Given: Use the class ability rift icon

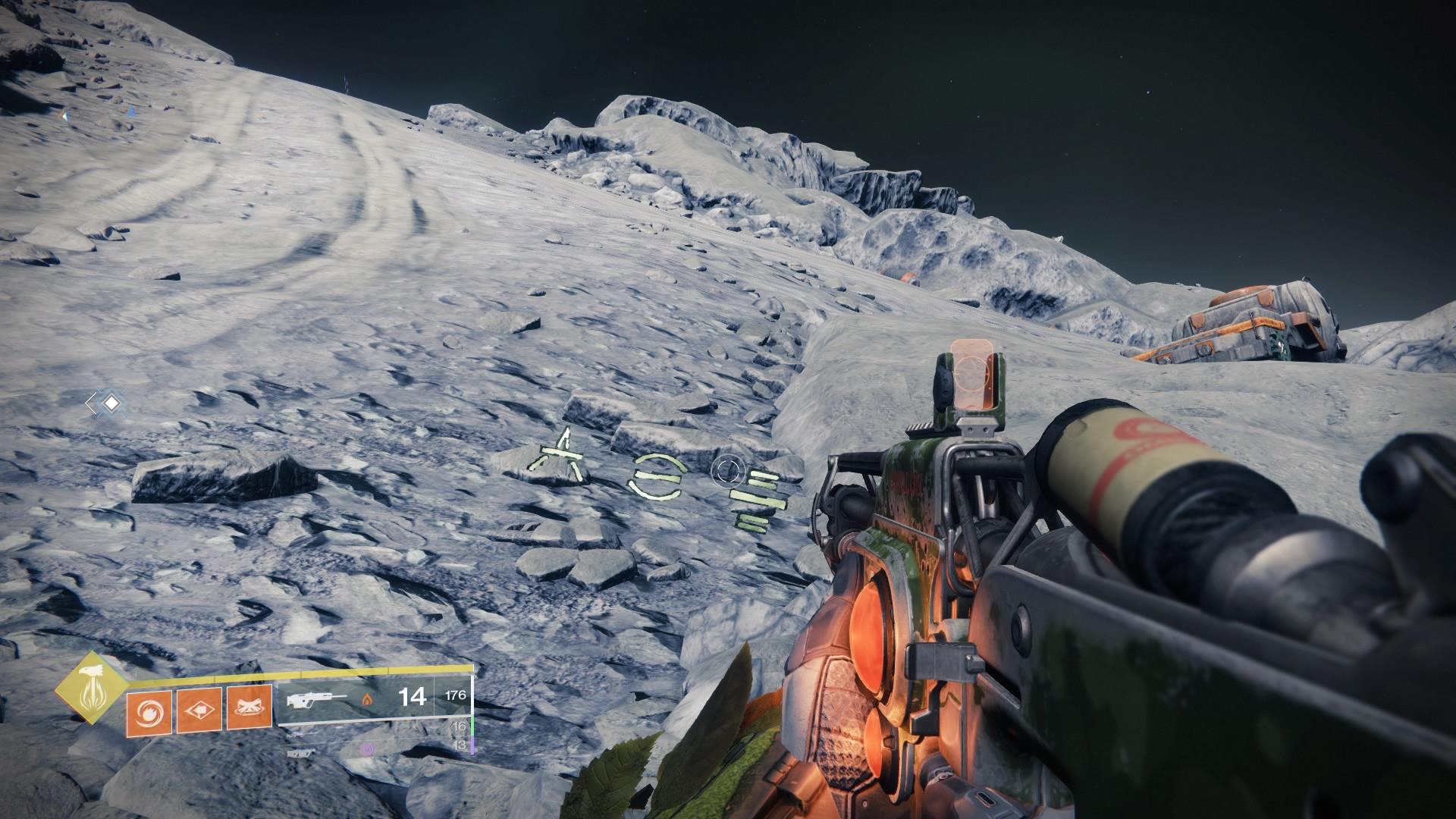Looking at the screenshot, I should [249, 710].
